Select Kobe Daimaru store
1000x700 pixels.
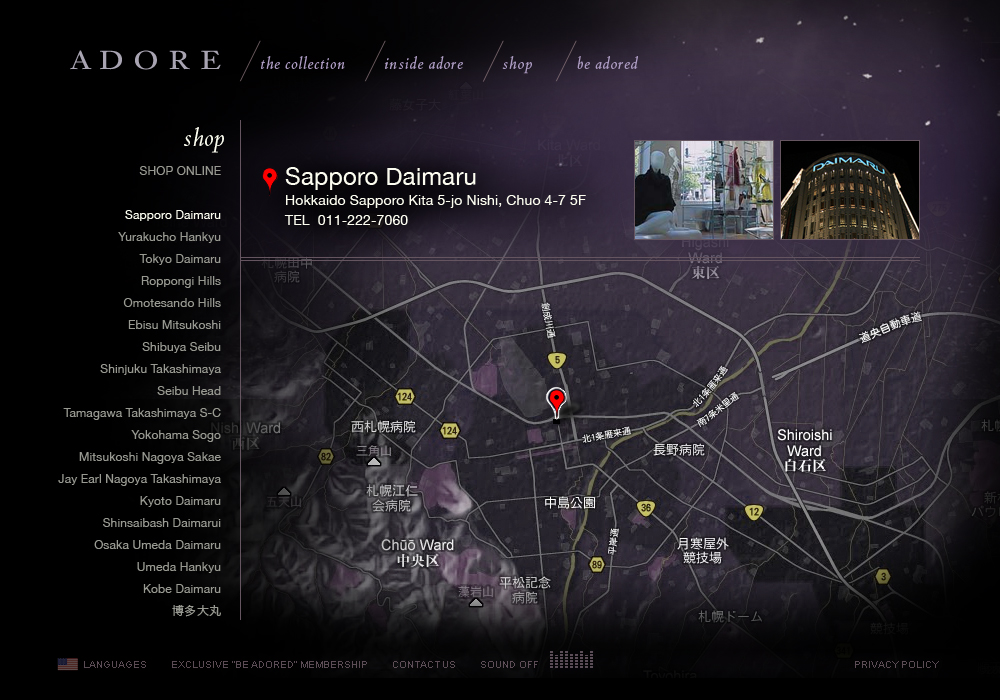point(182,589)
